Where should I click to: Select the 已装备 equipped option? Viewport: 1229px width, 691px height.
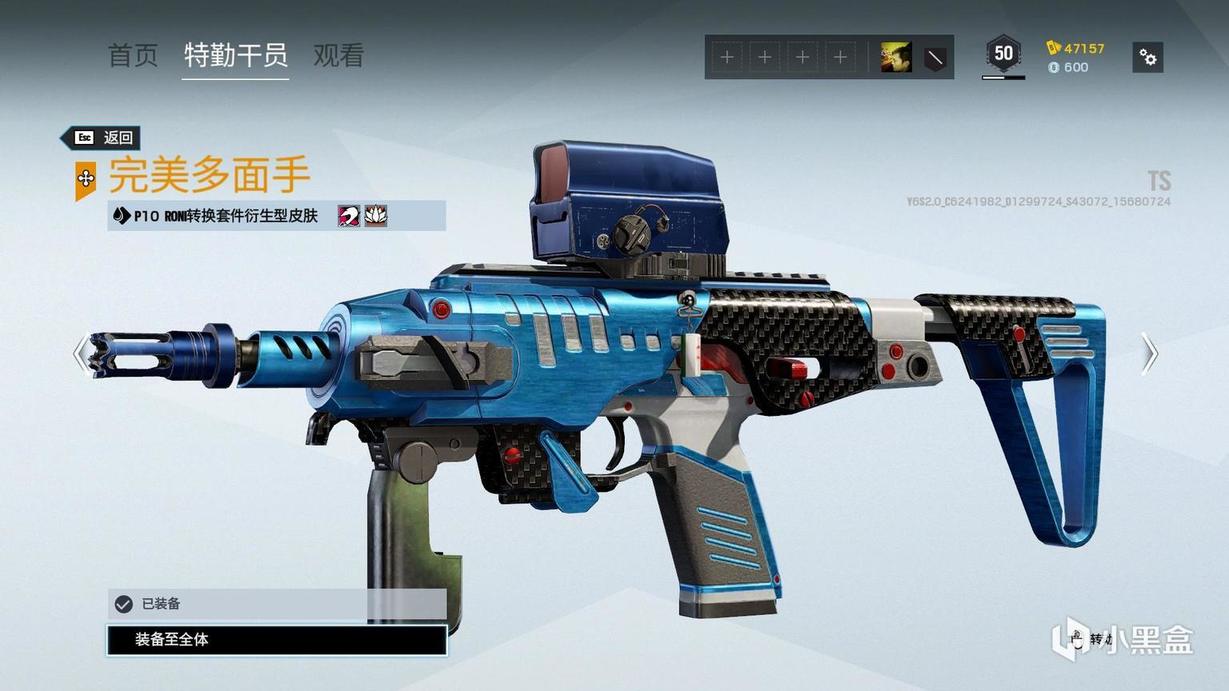click(276, 604)
